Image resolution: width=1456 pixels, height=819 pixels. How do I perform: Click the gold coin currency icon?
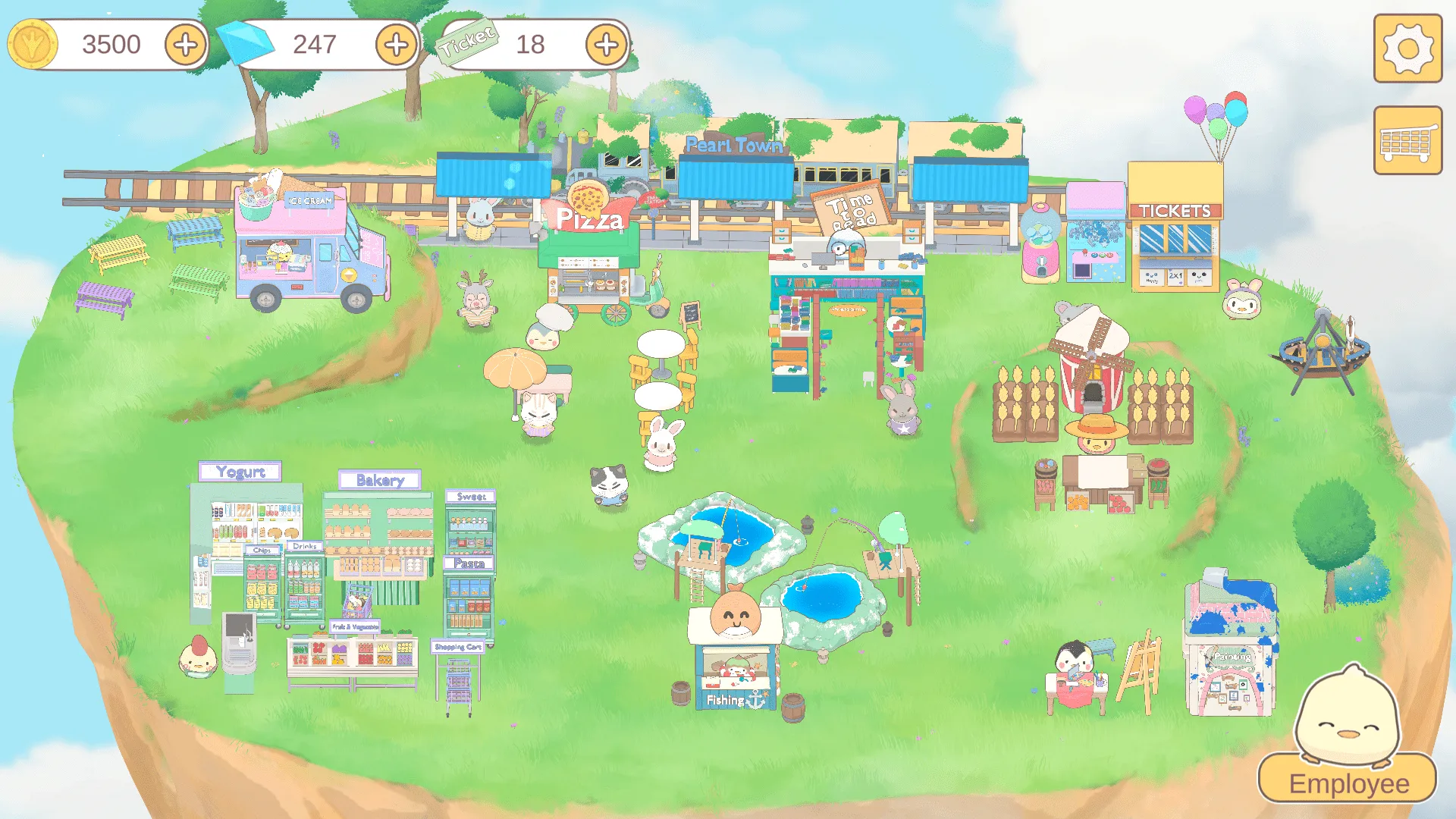pyautogui.click(x=32, y=44)
